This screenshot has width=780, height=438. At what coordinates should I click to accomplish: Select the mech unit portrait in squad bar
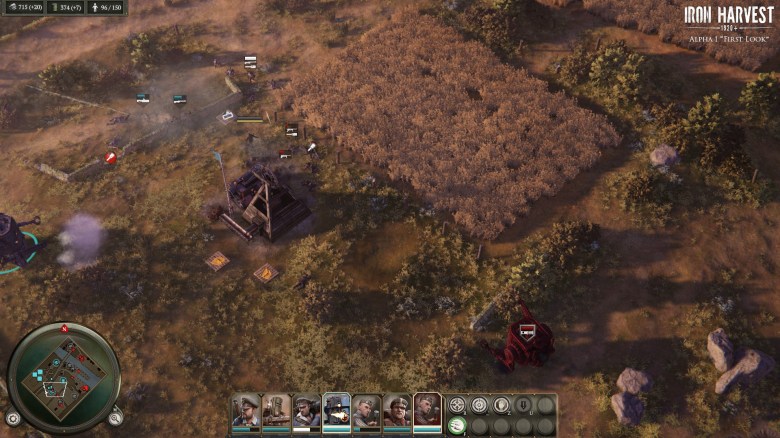[x=276, y=410]
